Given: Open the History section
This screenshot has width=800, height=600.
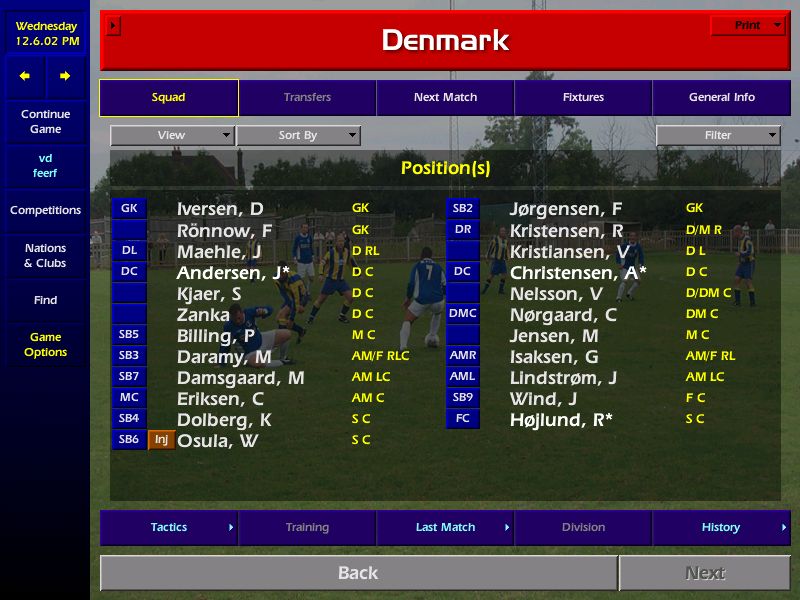Looking at the screenshot, I should coord(721,527).
